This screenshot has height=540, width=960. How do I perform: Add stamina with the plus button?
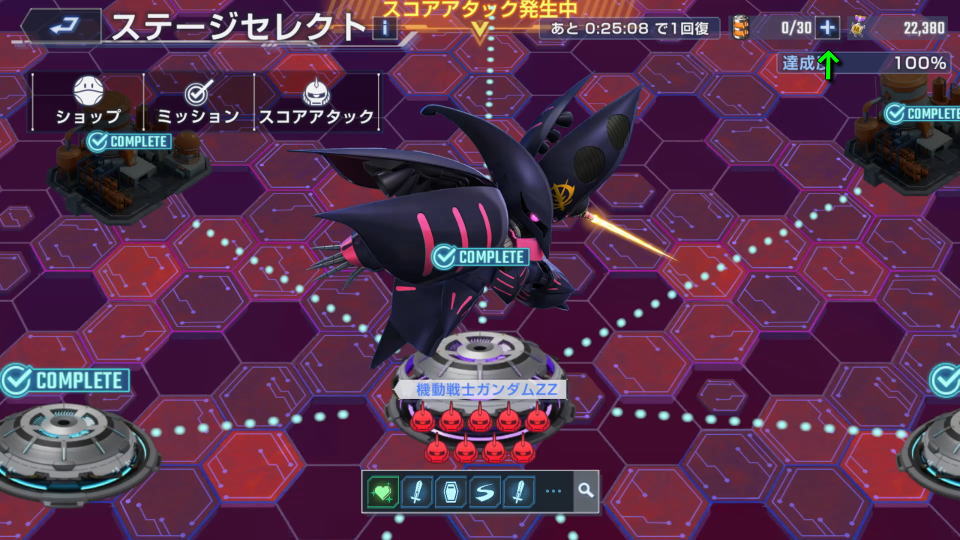pyautogui.click(x=827, y=28)
